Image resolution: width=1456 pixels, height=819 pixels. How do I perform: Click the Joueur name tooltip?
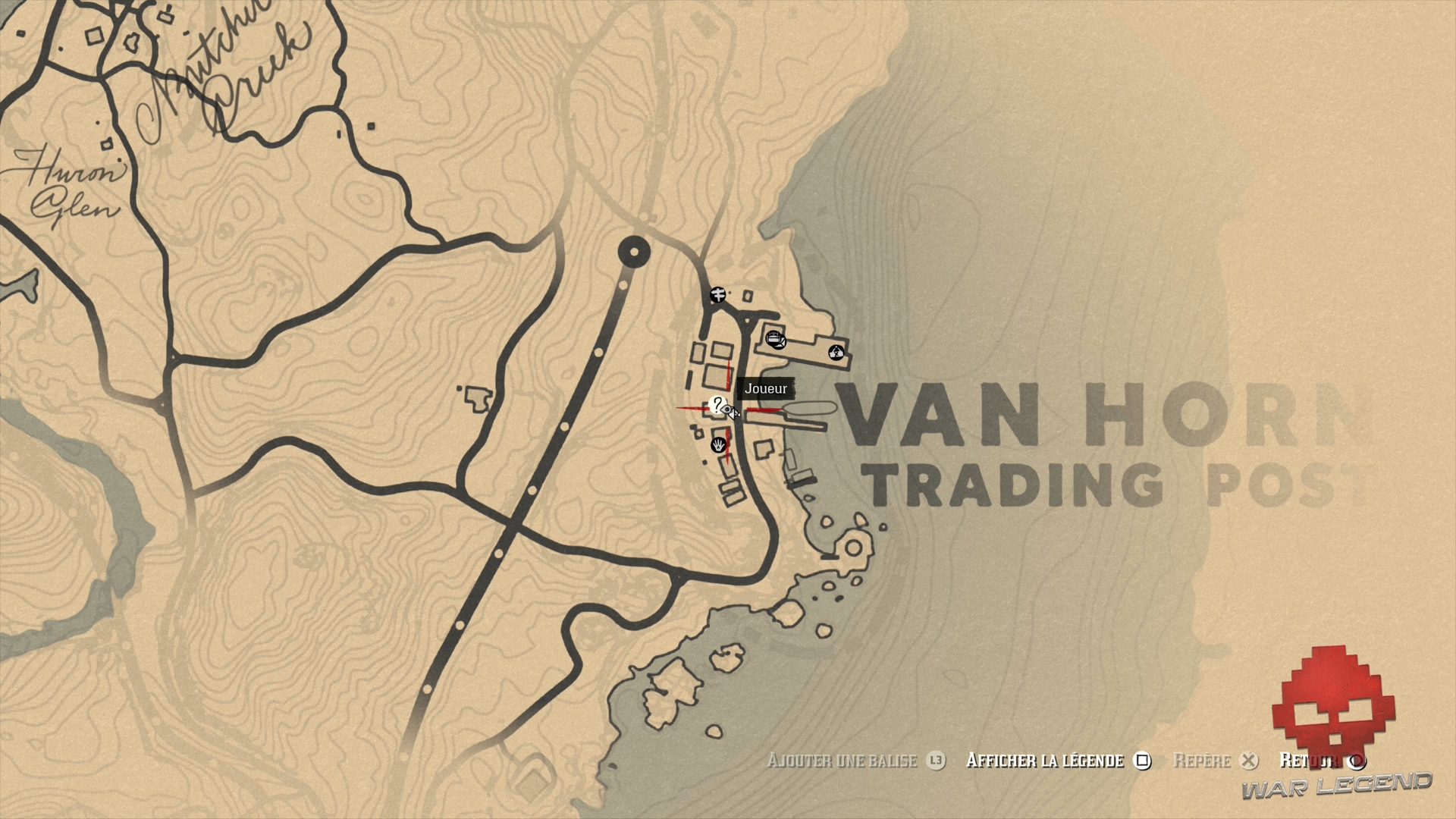pyautogui.click(x=765, y=388)
